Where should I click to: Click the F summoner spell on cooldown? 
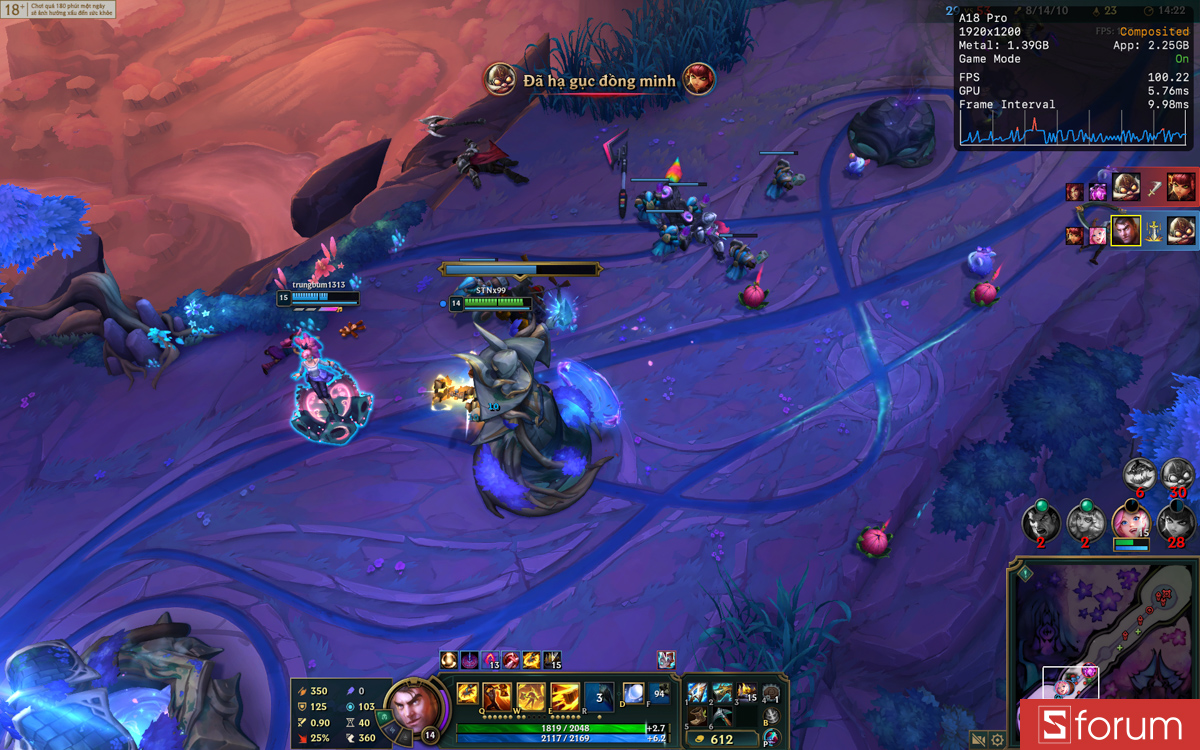click(659, 692)
